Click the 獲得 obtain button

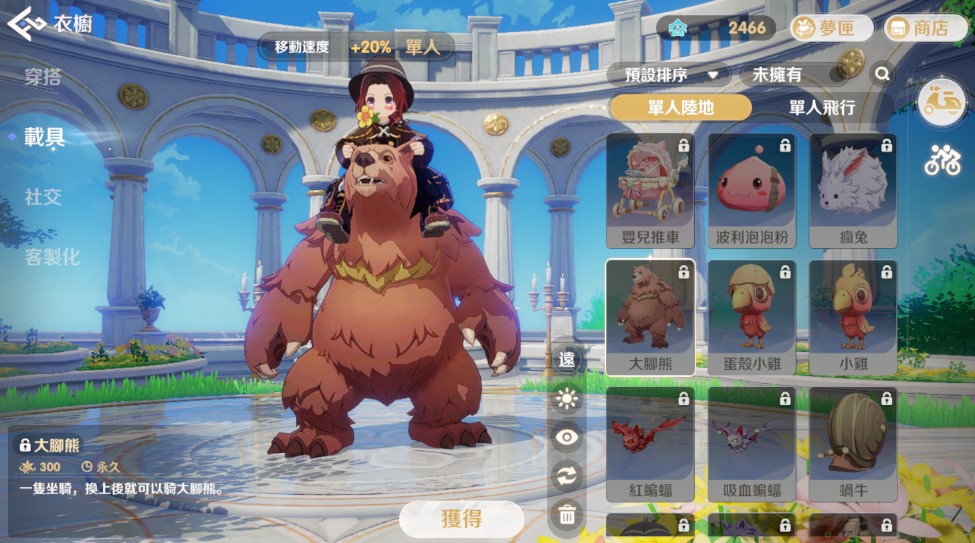coord(461,519)
